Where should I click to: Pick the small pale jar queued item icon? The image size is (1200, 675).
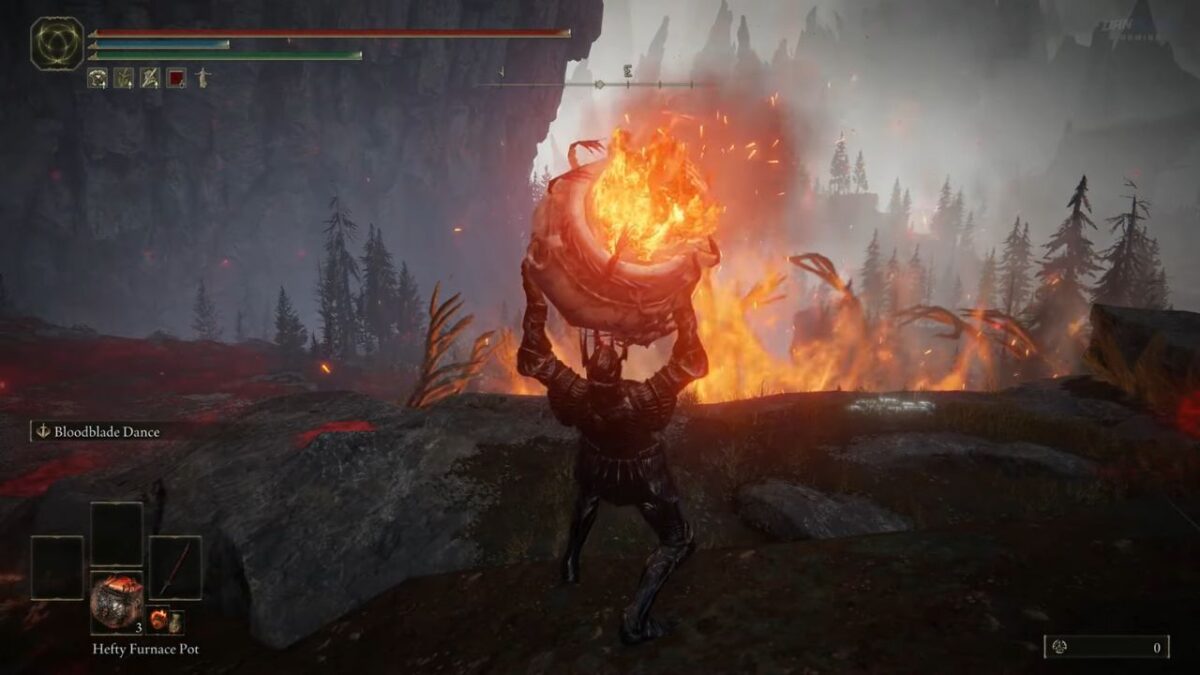click(x=175, y=621)
